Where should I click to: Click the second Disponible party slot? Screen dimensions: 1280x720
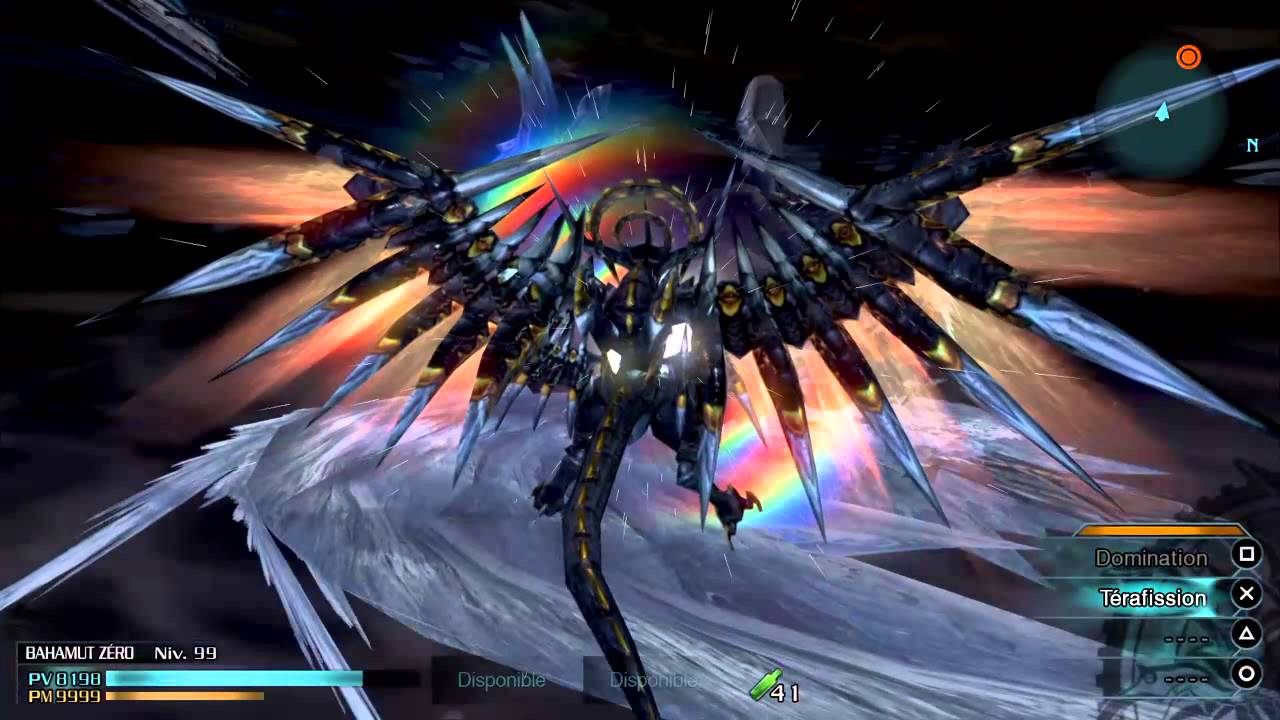(x=651, y=680)
